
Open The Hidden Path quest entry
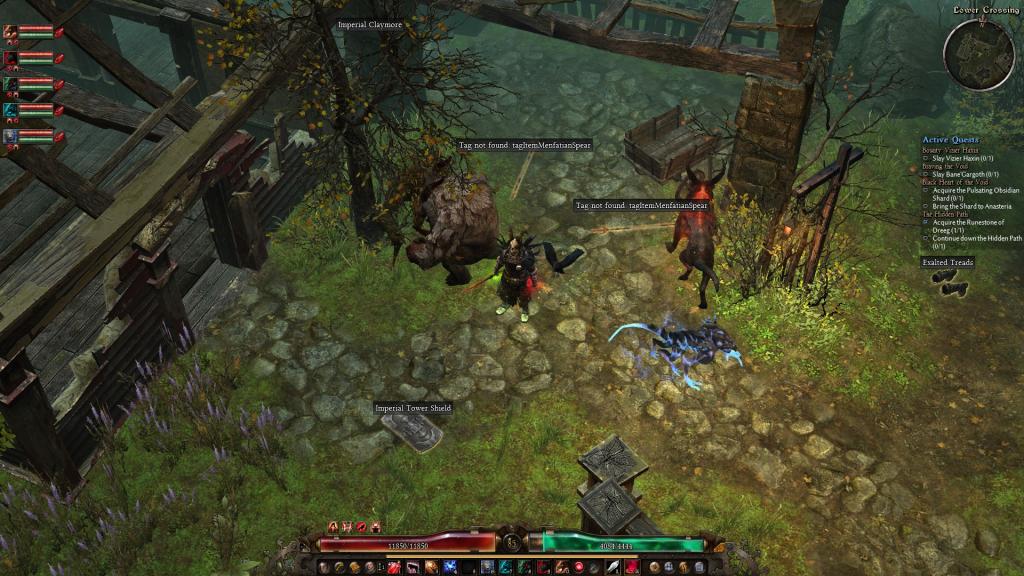947,214
